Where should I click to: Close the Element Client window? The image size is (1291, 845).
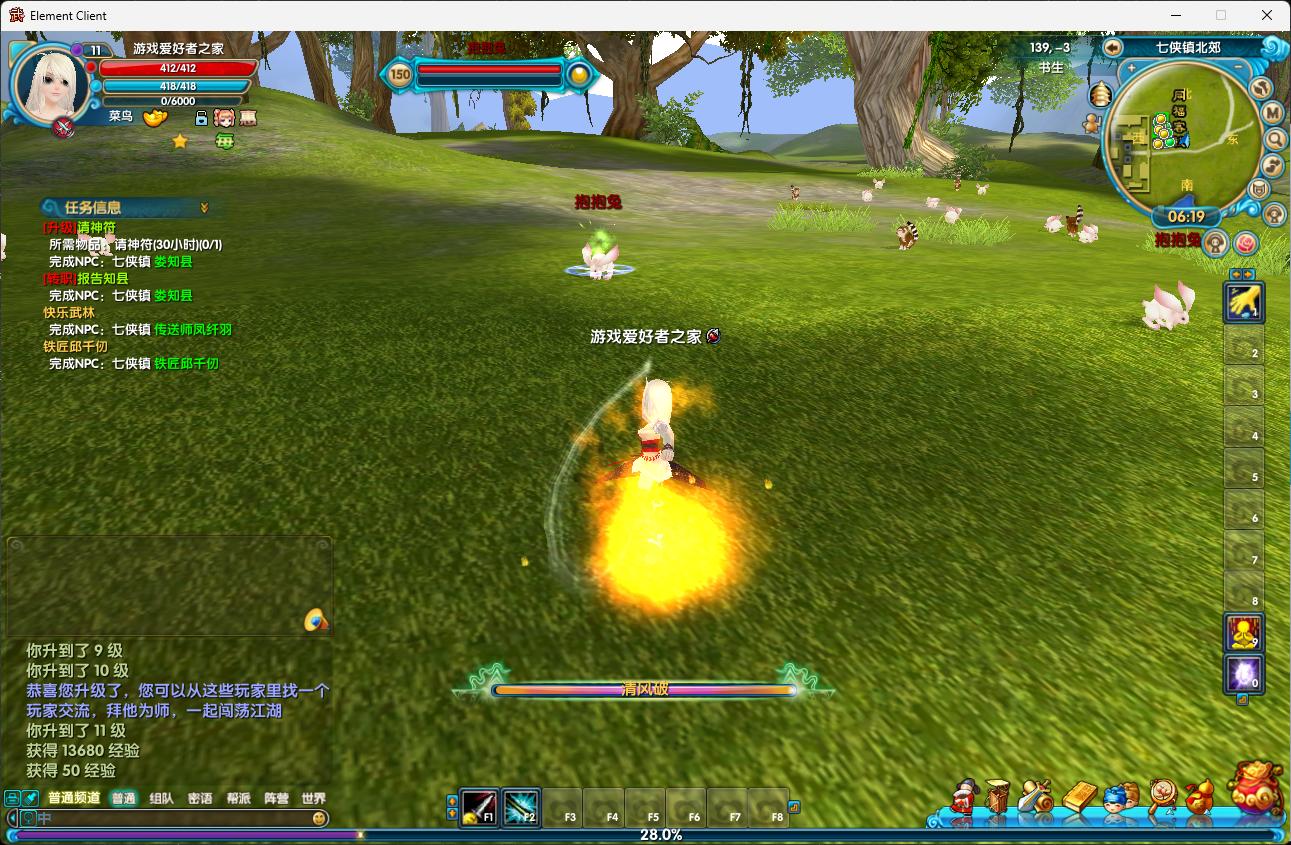tap(1267, 15)
